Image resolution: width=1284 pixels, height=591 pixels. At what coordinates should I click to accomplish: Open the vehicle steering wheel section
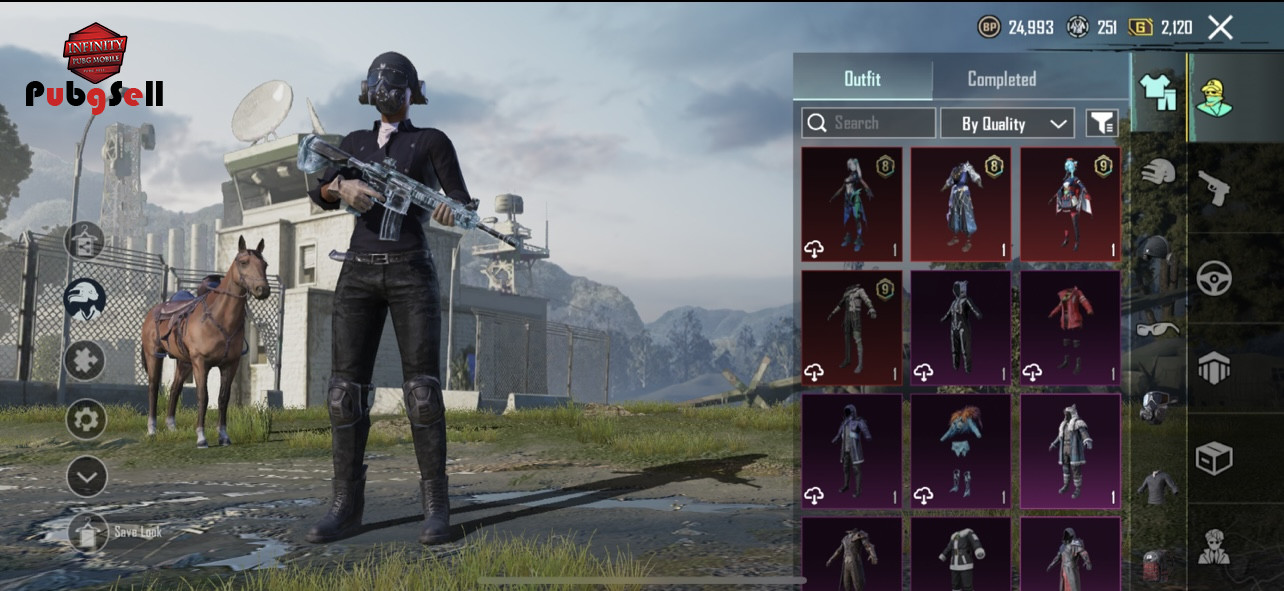click(x=1214, y=277)
